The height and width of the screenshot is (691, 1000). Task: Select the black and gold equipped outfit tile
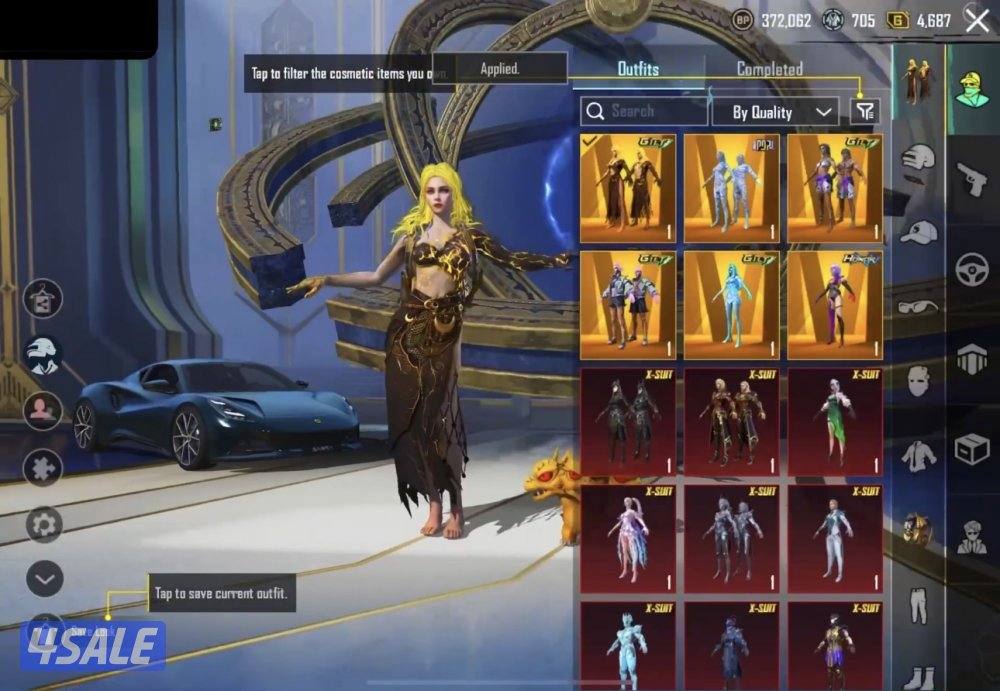pos(628,188)
